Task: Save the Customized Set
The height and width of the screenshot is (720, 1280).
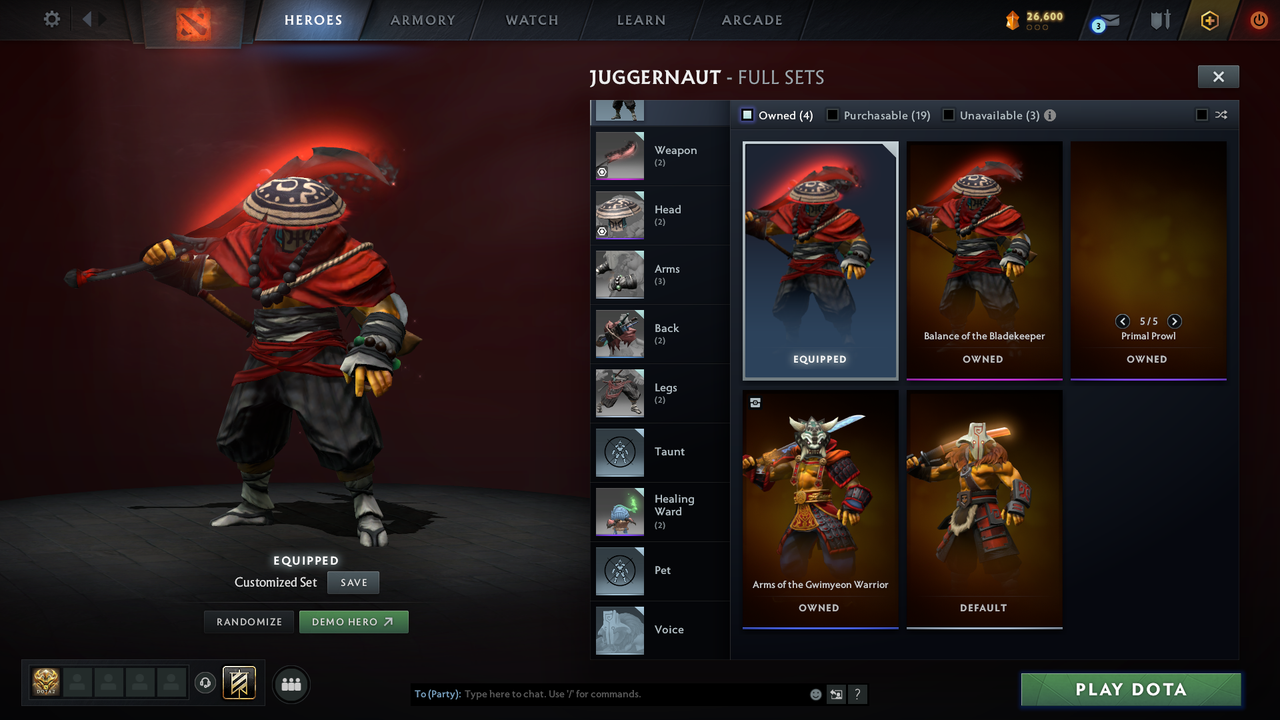Action: click(x=353, y=582)
